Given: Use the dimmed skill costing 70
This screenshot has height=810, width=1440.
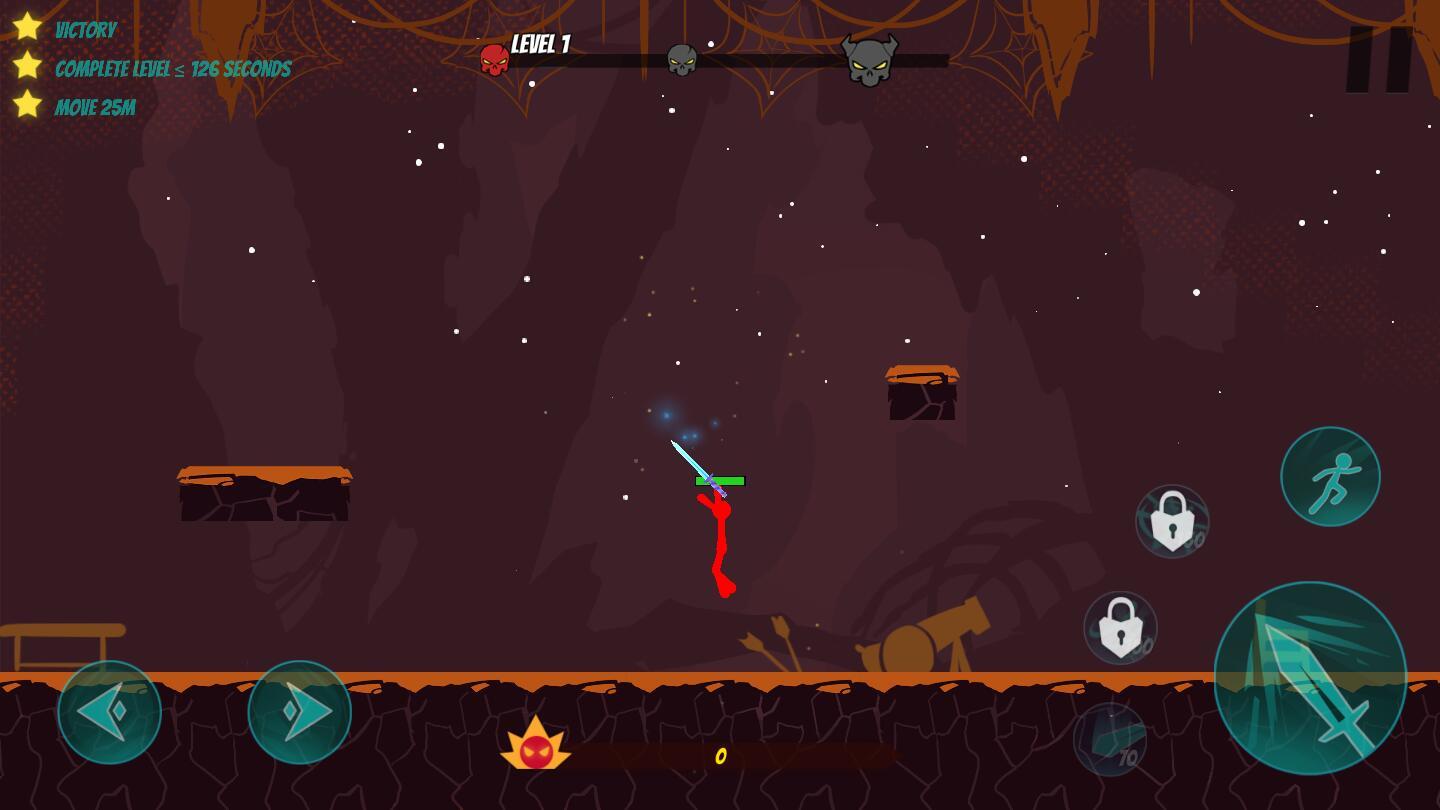Looking at the screenshot, I should tap(1110, 740).
